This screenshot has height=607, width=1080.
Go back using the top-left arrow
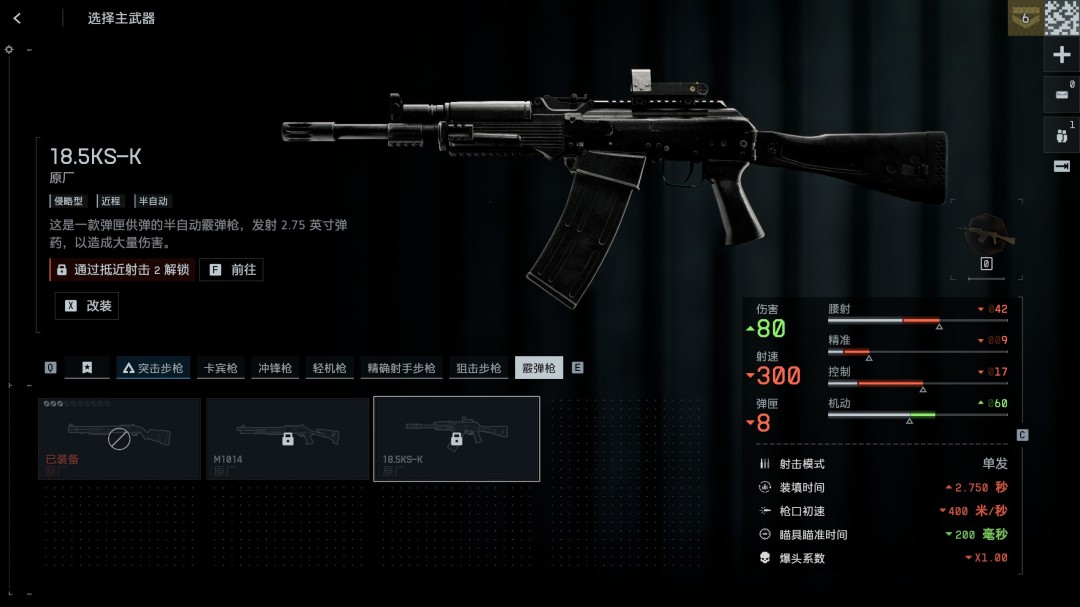pos(17,18)
